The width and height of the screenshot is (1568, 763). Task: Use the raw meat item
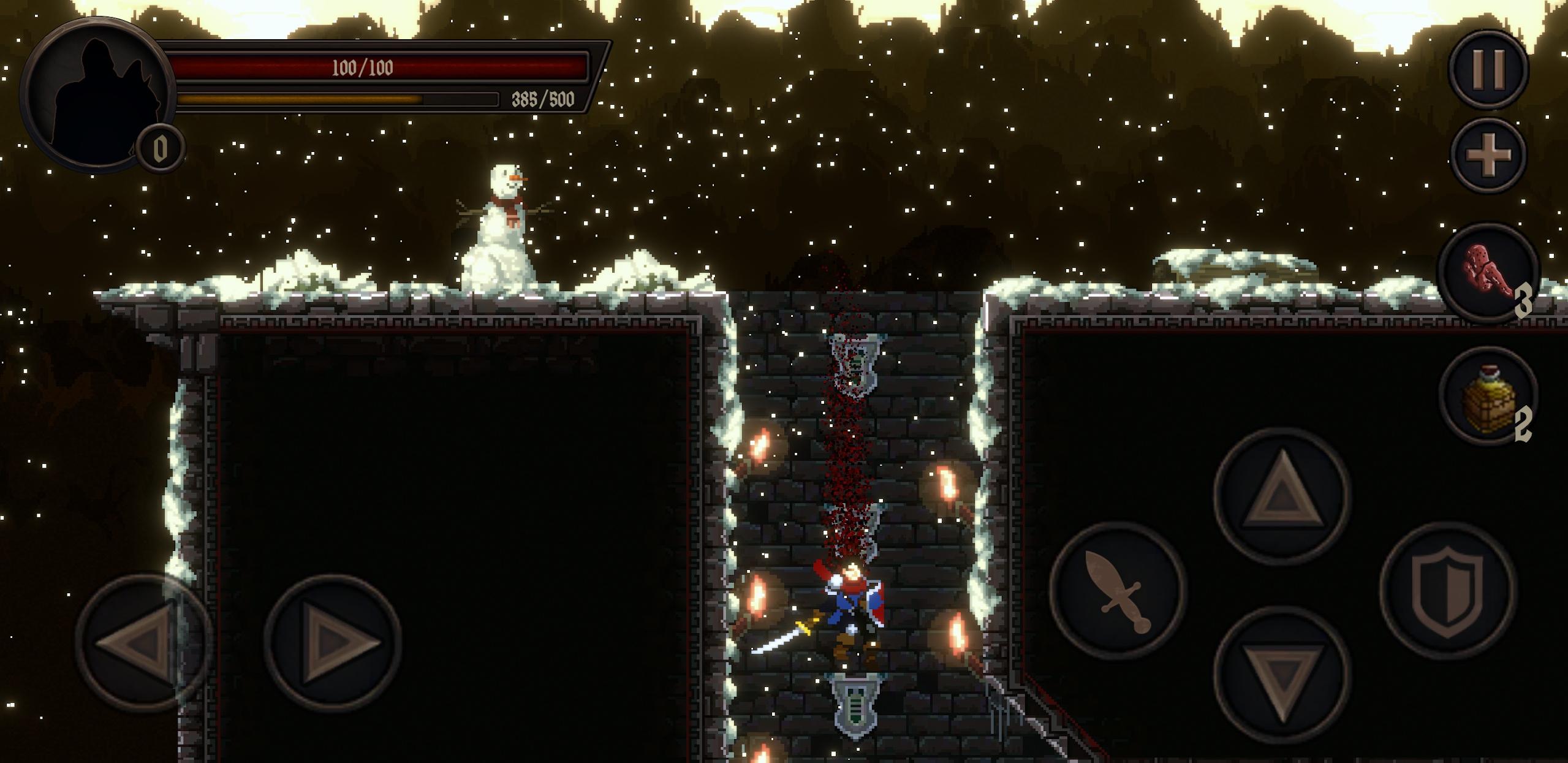[x=1488, y=273]
